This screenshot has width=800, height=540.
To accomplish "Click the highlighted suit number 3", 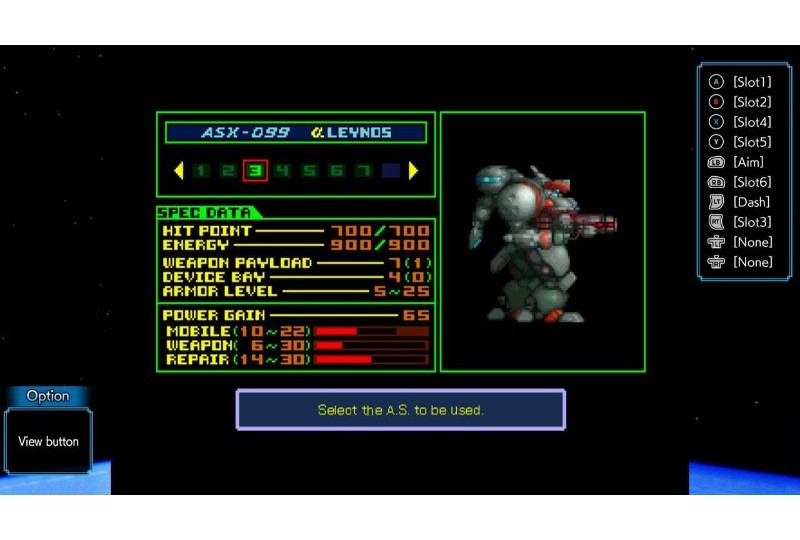I will pyautogui.click(x=255, y=171).
